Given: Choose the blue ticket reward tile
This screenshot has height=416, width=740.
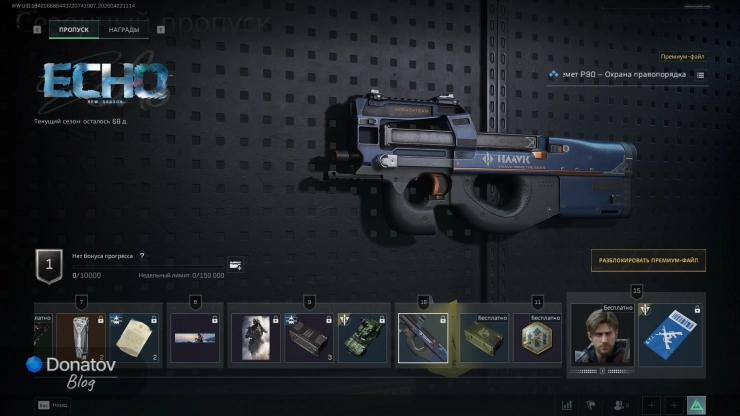Looking at the screenshot, I should coord(669,336).
